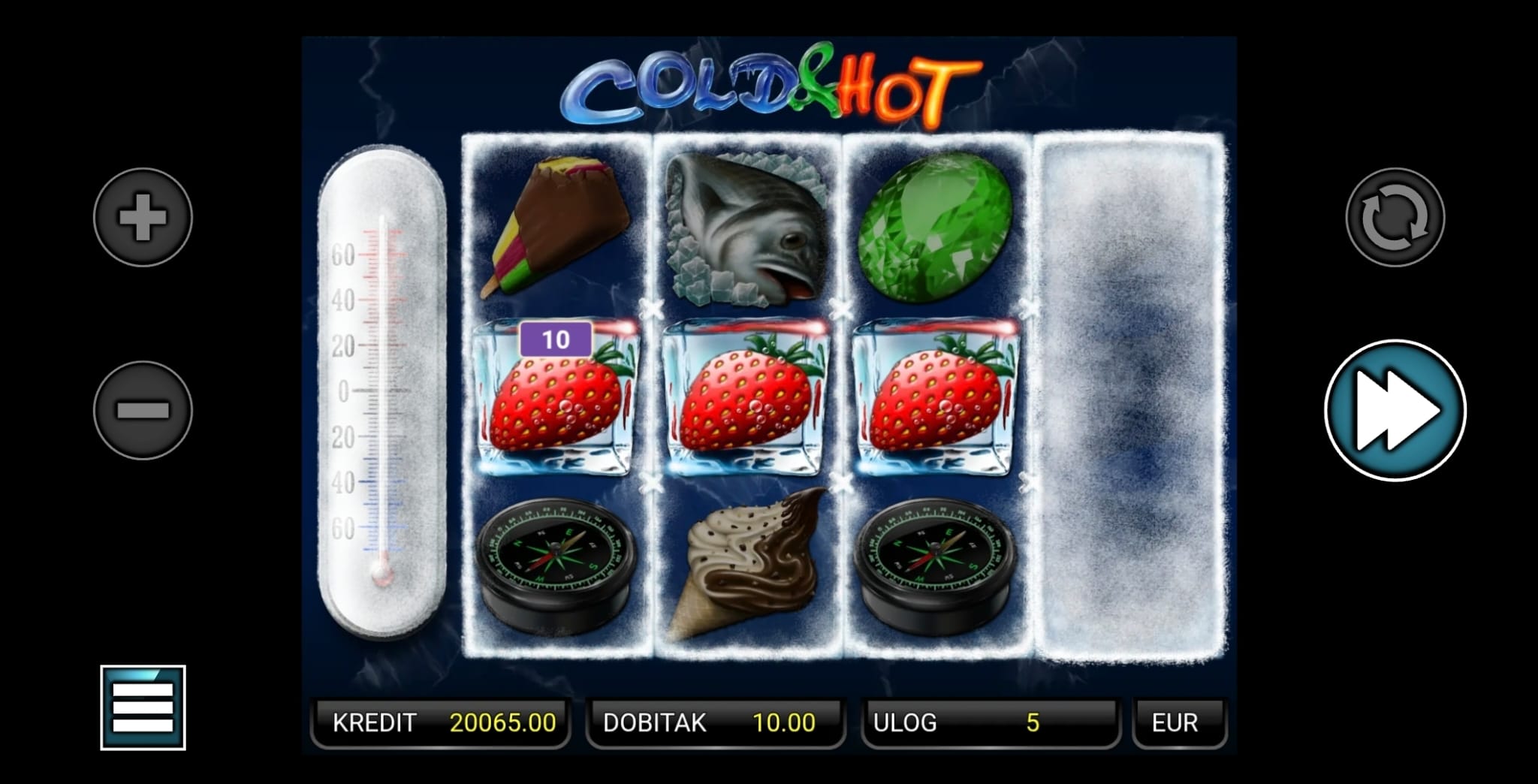Decrease the bet with the minus button

[143, 410]
